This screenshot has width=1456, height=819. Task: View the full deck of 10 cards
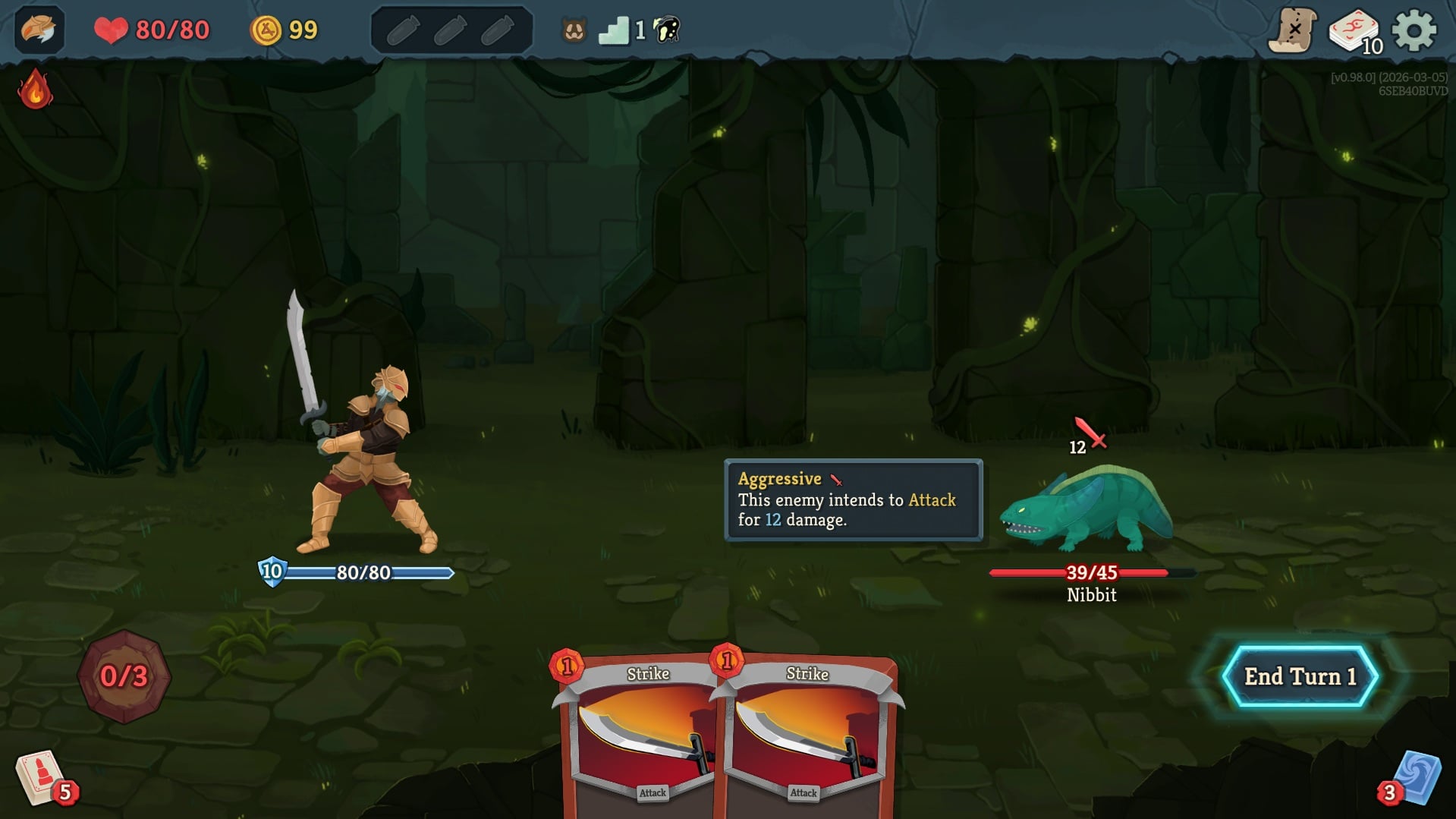(x=1354, y=32)
